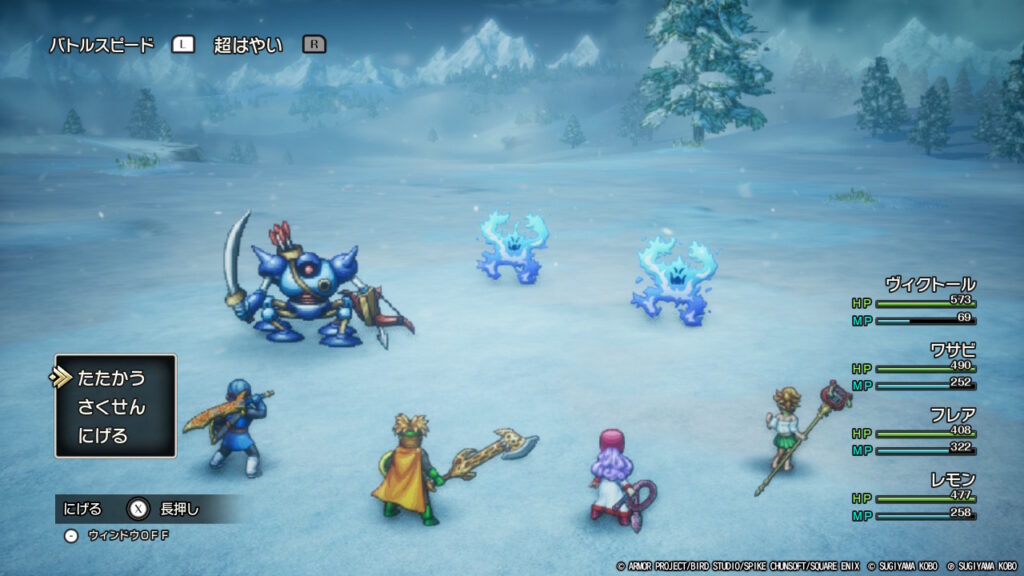Pick にげる in the battle command list
The image size is (1024, 576).
[x=103, y=436]
